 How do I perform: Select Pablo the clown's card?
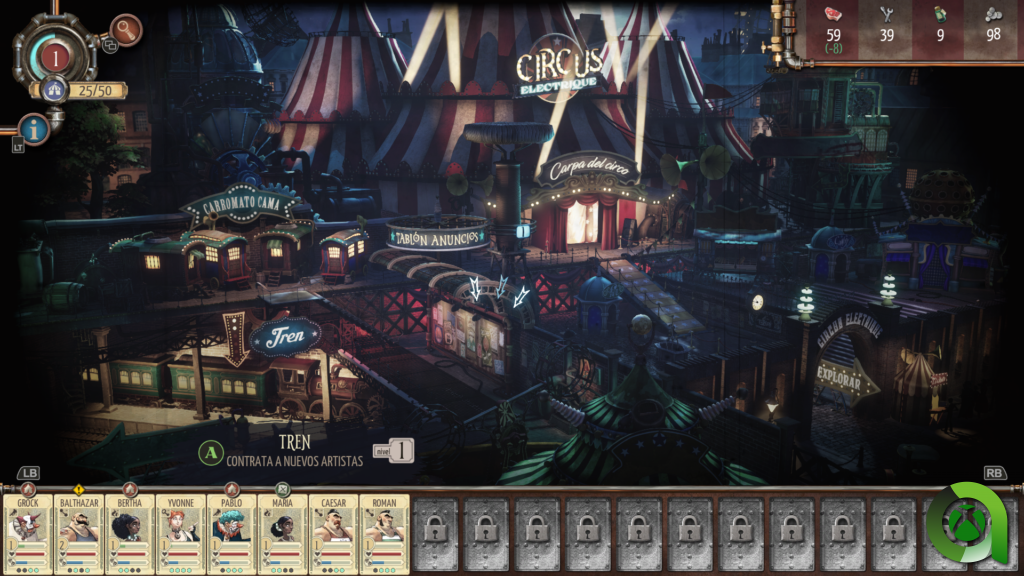coord(232,534)
